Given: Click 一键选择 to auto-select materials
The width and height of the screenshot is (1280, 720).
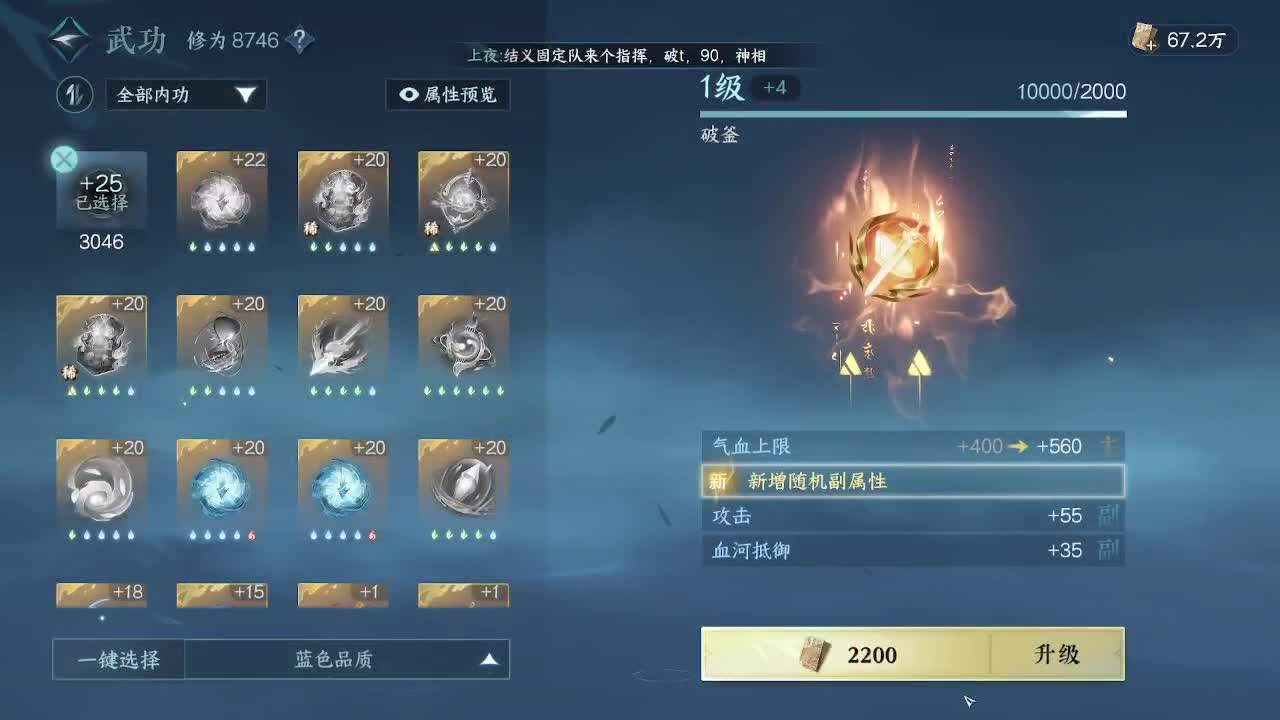Looking at the screenshot, I should (117, 659).
